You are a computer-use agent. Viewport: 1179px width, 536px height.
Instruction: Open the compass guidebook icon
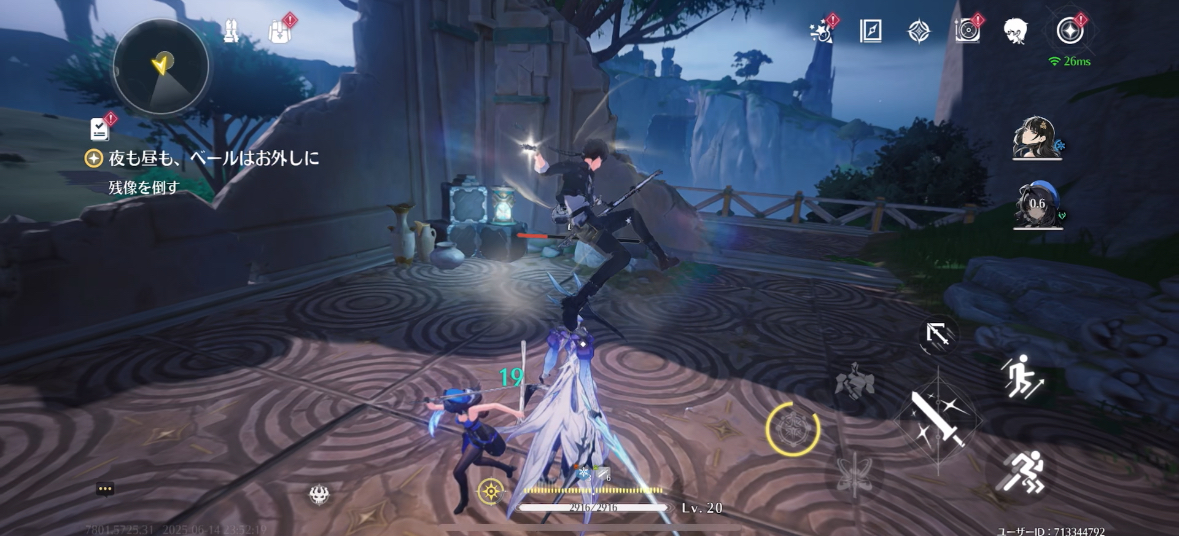click(x=870, y=31)
